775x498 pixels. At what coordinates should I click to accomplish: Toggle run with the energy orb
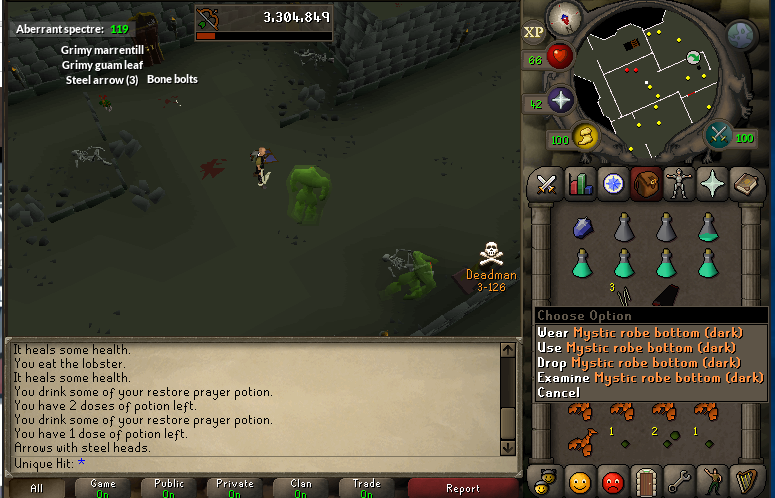[x=585, y=136]
